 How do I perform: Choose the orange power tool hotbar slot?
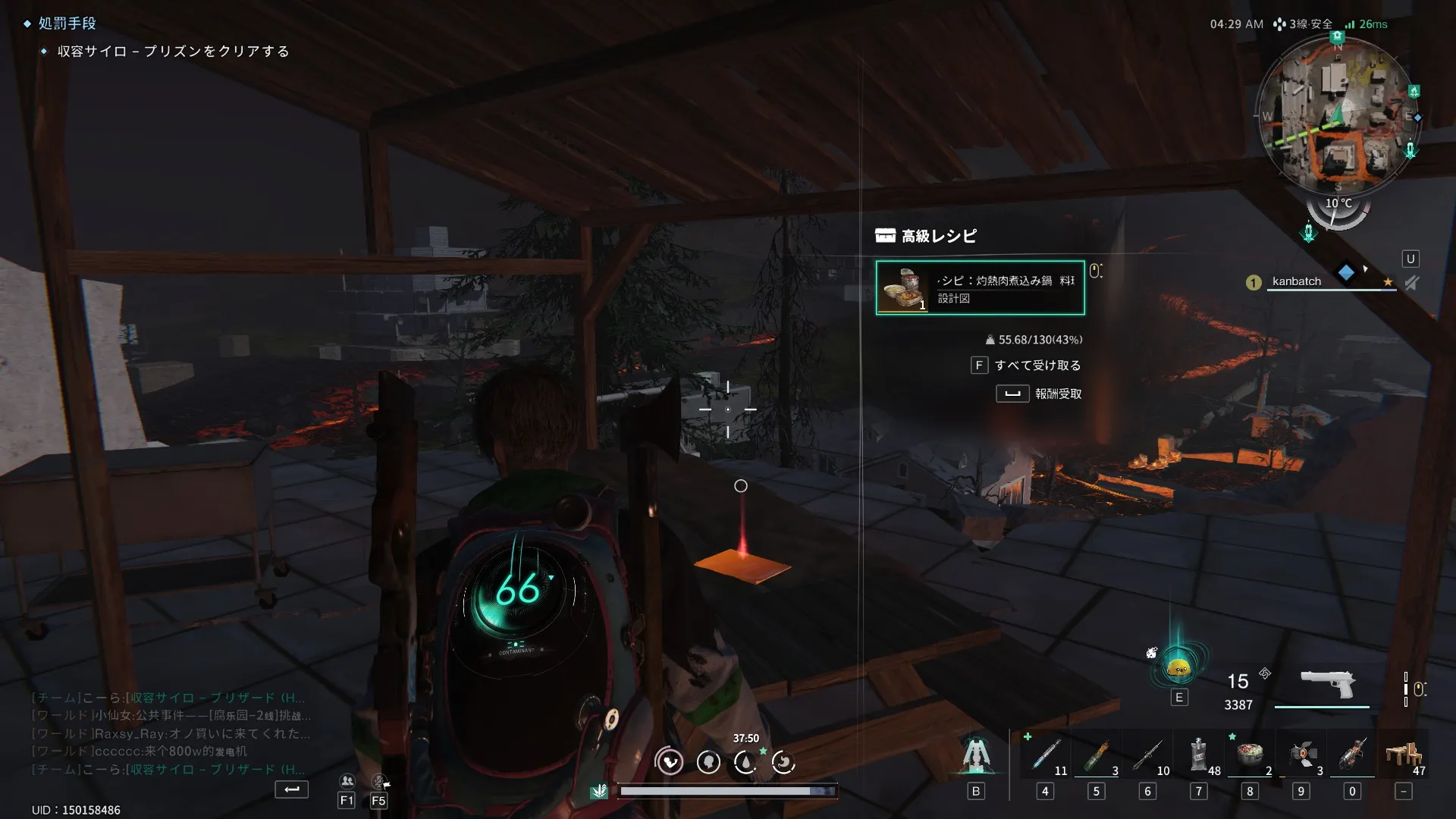1352,755
